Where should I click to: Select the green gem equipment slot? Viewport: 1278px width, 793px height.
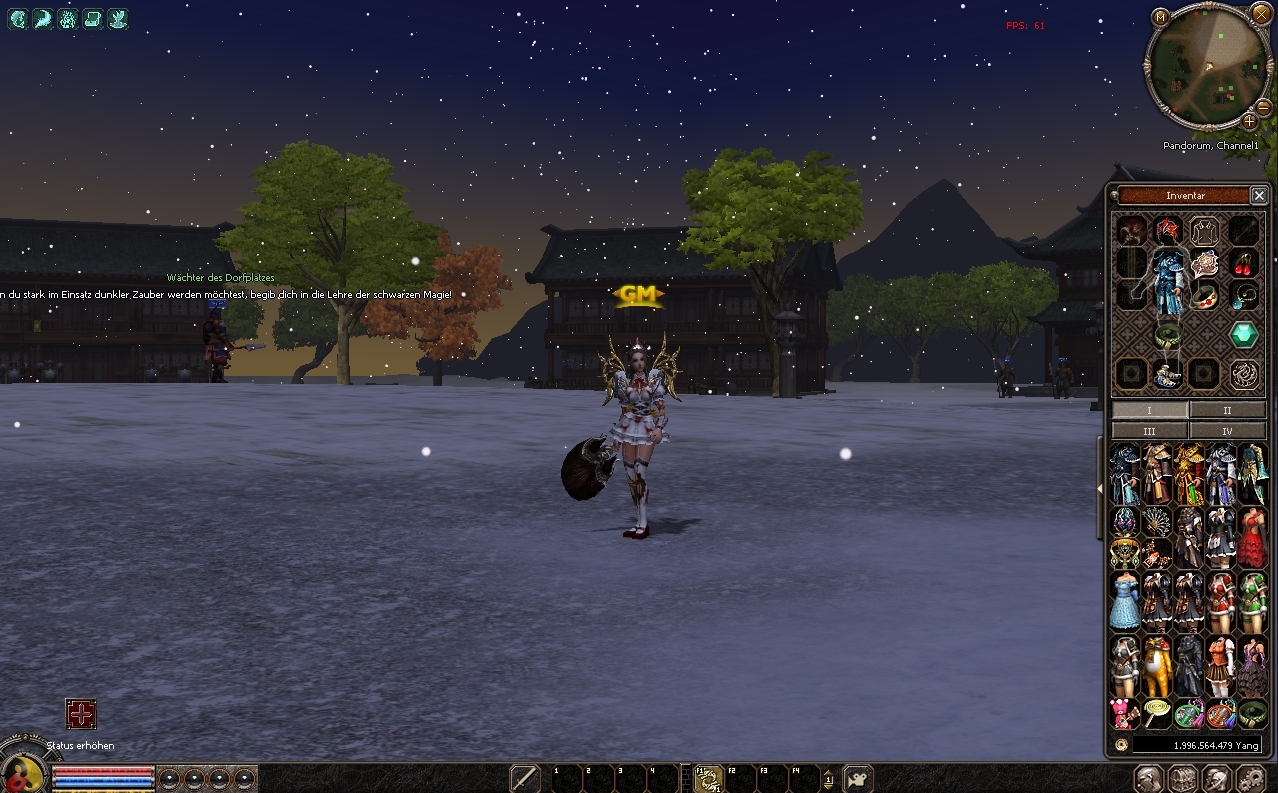(x=1244, y=335)
